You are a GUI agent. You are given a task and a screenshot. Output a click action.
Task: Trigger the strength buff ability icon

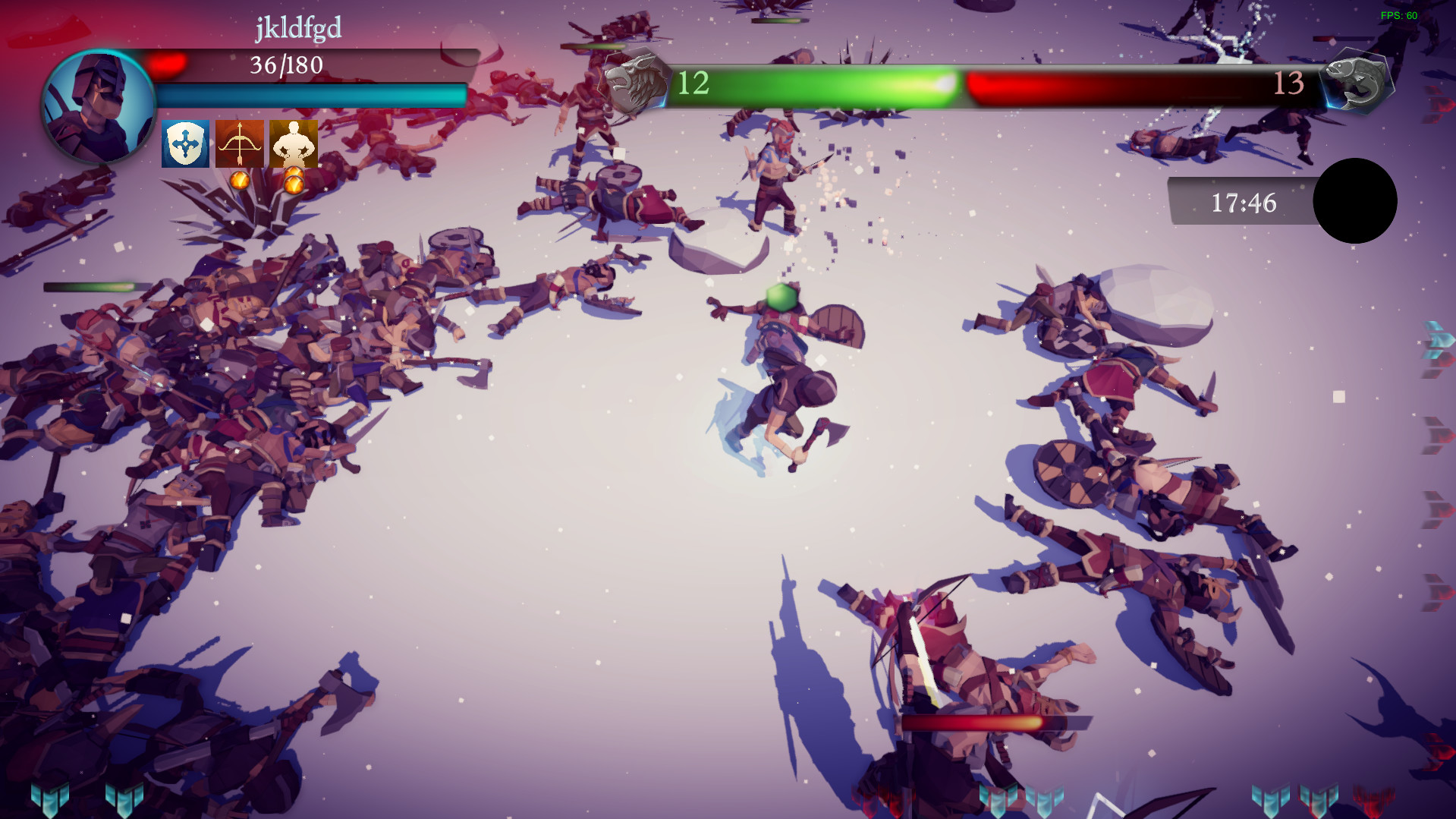tap(293, 143)
